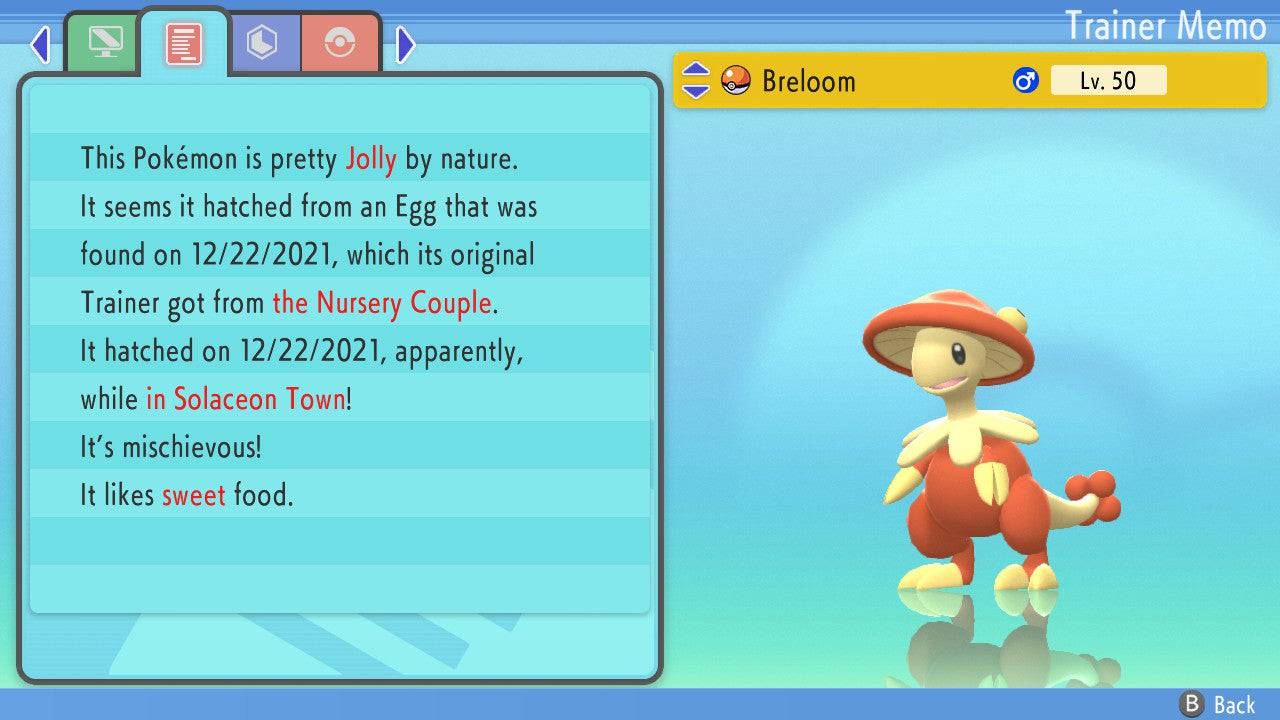Switch to the Poké Ball tab
This screenshot has height=720, width=1280.
(340, 42)
